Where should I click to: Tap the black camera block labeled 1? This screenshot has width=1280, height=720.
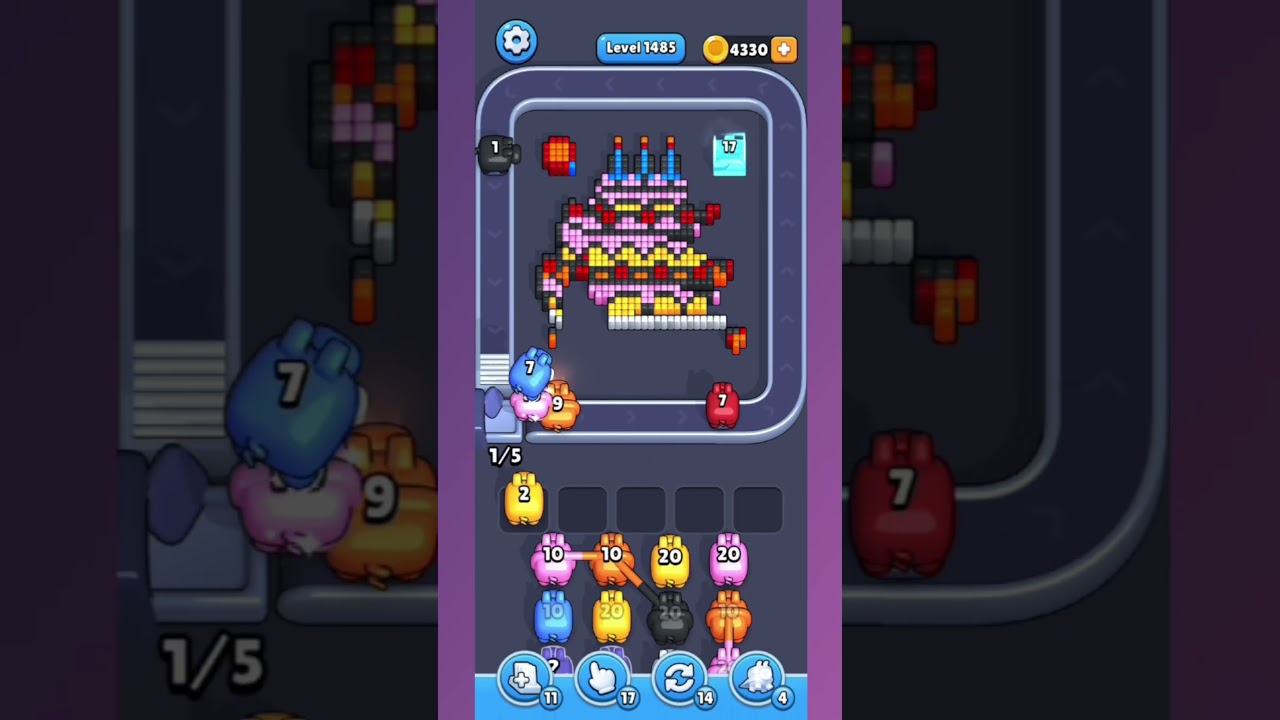coord(496,156)
